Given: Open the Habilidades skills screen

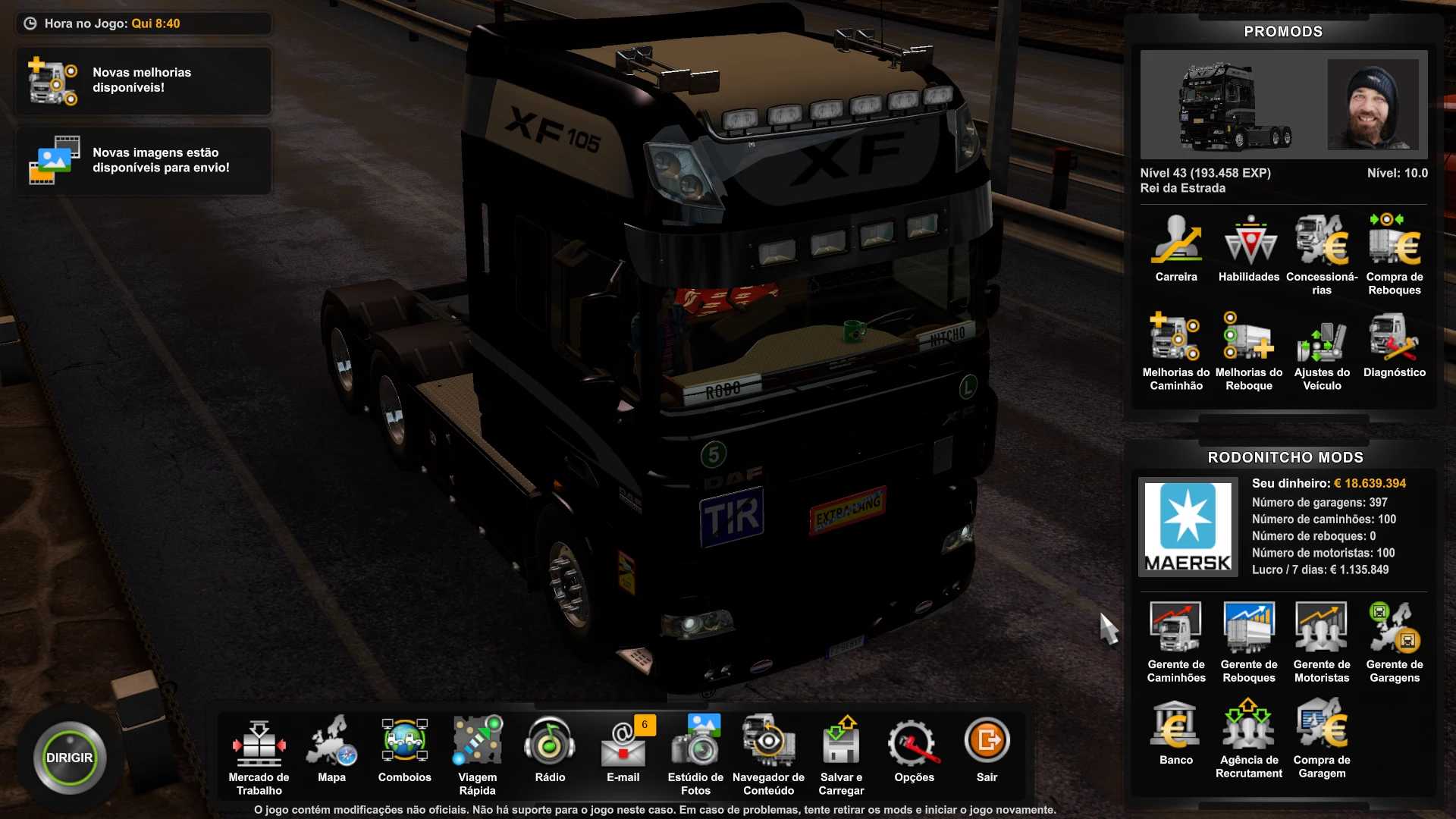Looking at the screenshot, I should (x=1249, y=249).
